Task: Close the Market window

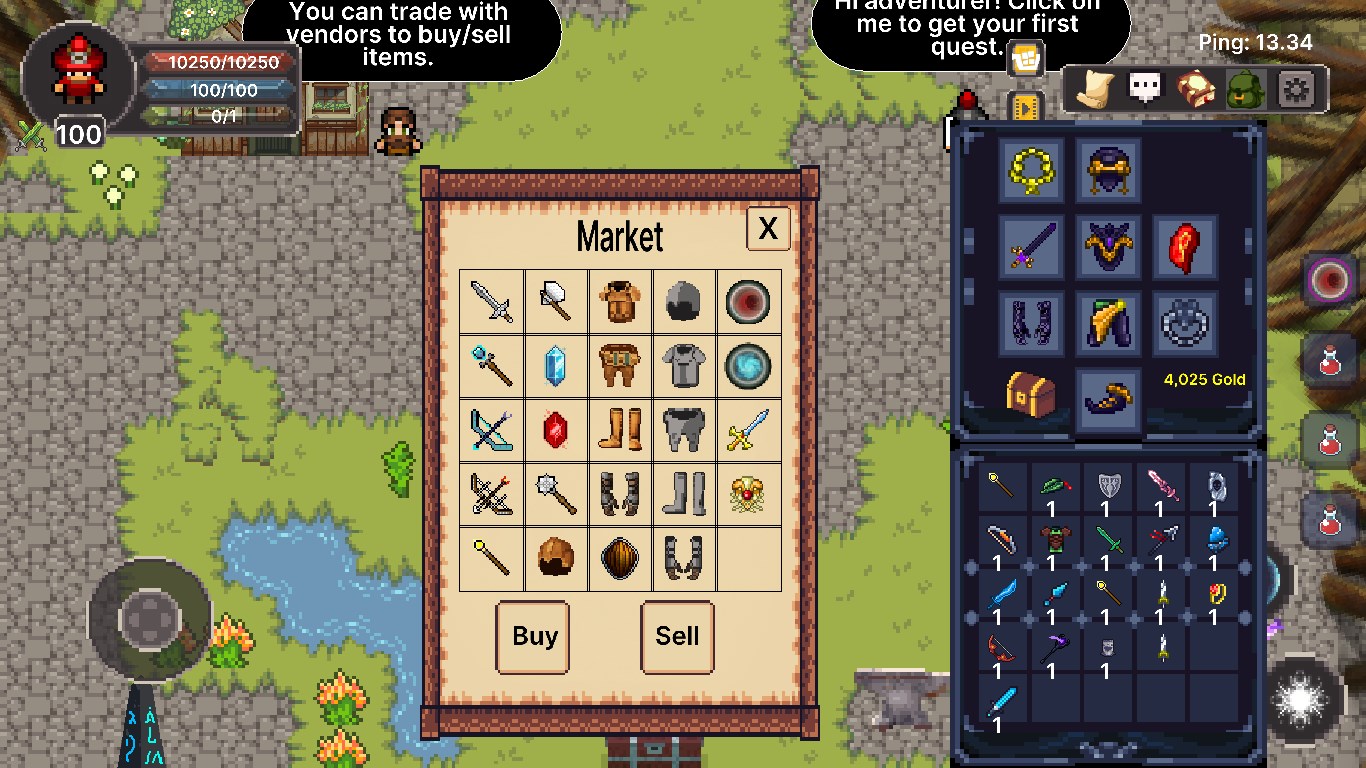Action: (768, 229)
